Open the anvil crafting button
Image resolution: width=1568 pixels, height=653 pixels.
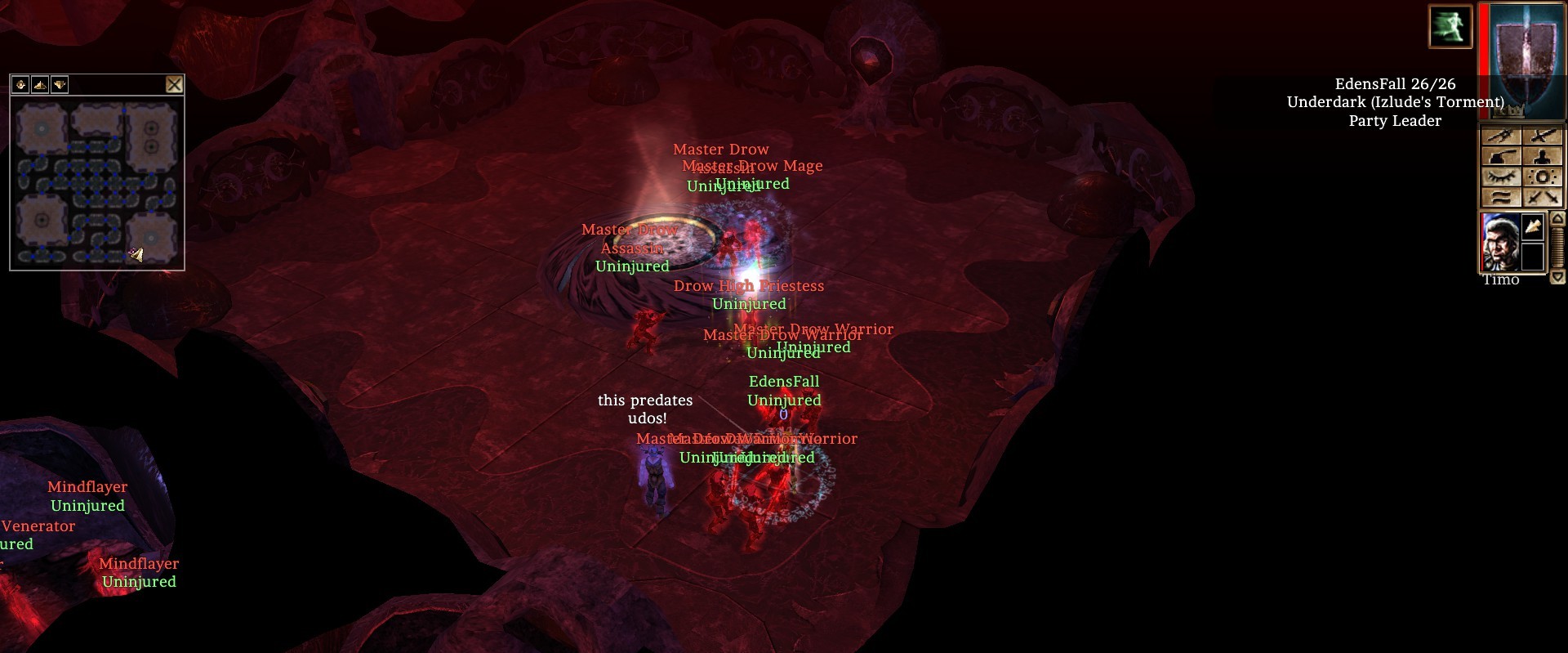tap(1502, 157)
